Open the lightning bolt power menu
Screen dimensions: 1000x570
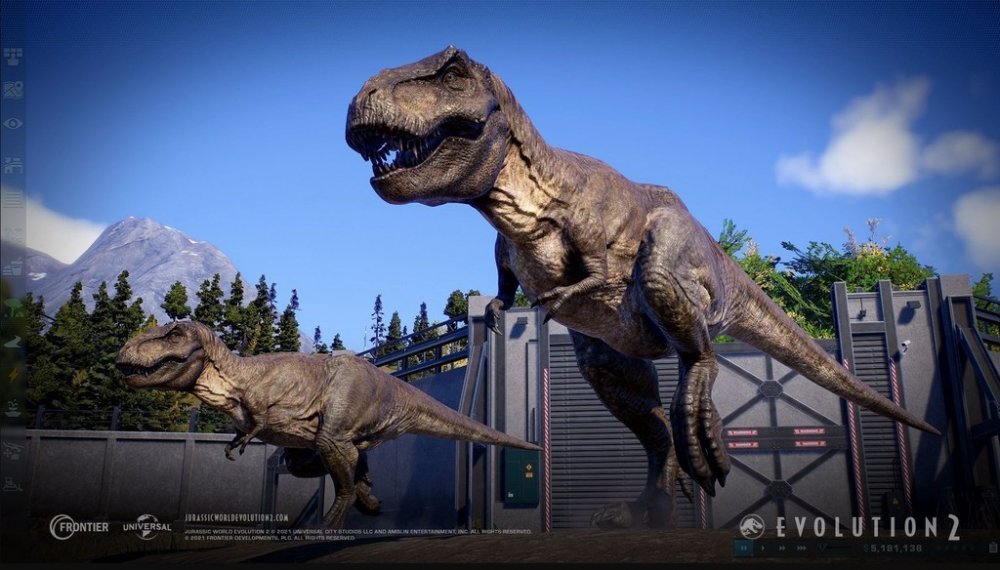click(12, 373)
